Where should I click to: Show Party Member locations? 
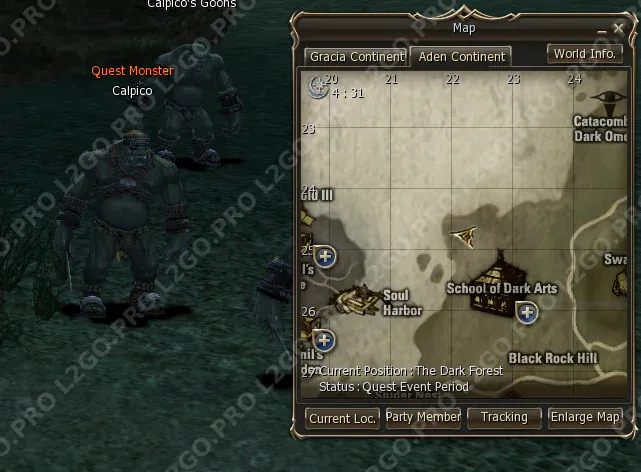[x=423, y=417]
